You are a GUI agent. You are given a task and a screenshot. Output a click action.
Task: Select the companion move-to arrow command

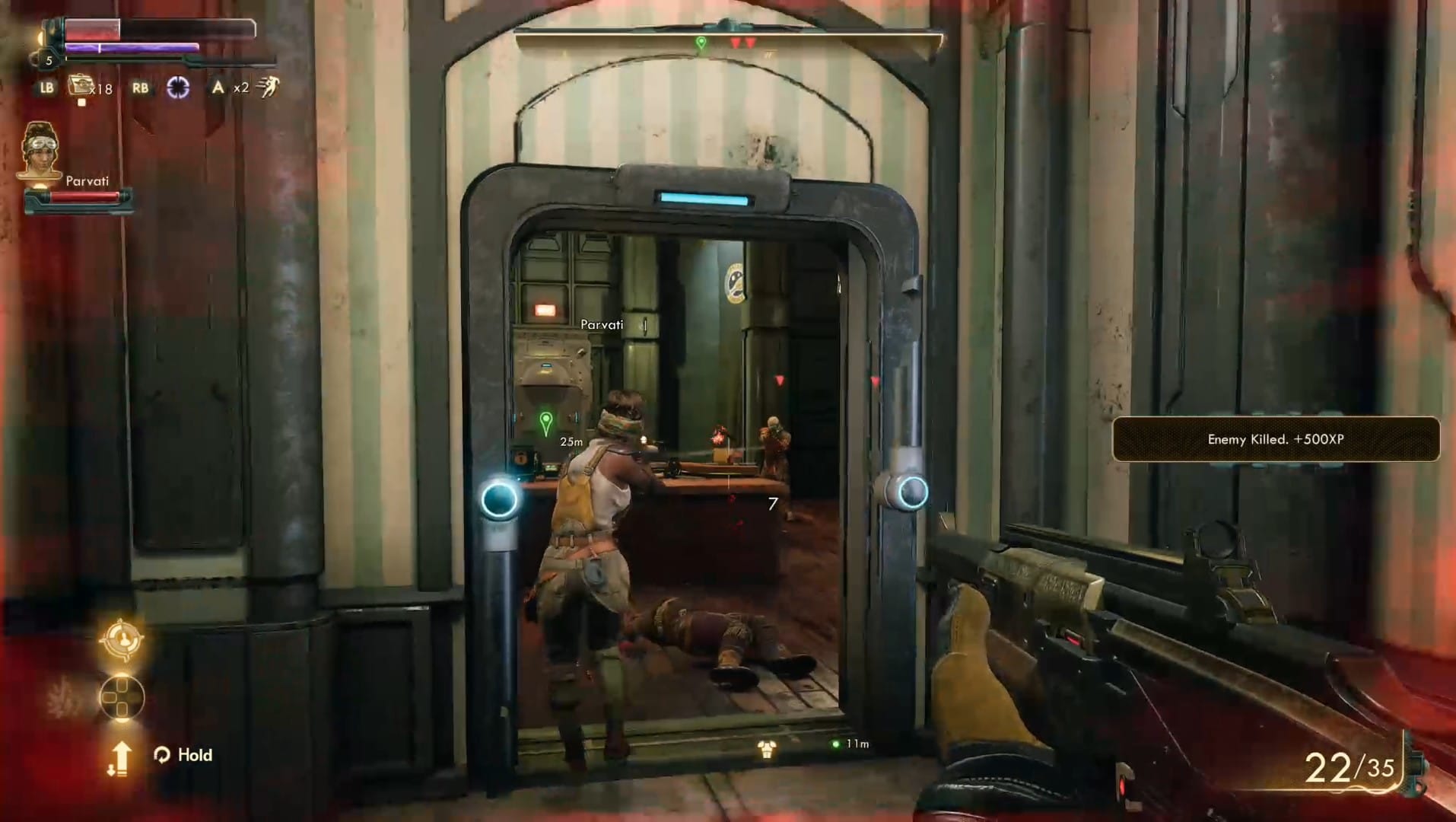(119, 758)
